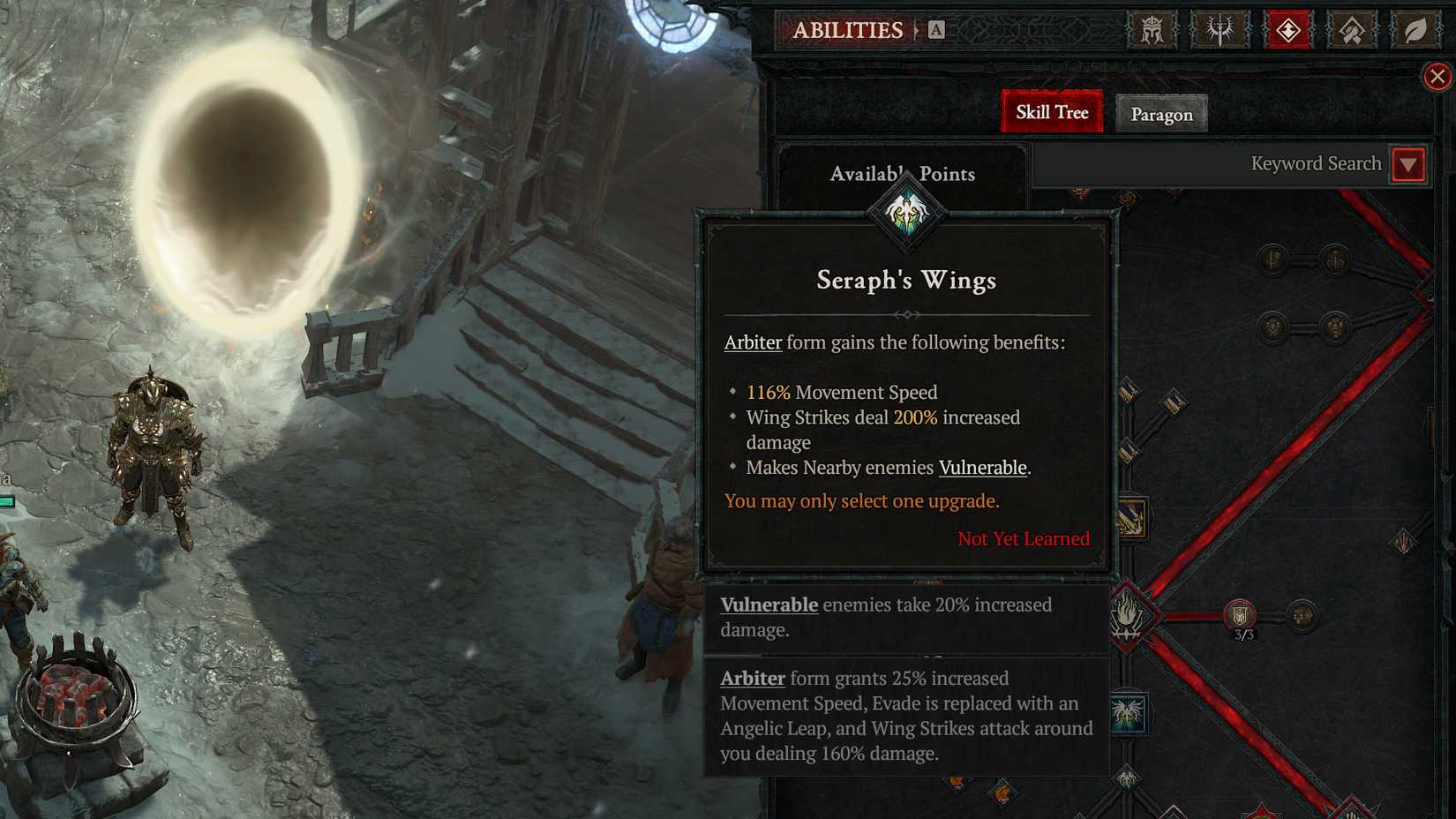Viewport: 1456px width, 819px height.
Task: Switch to the Paragon tab
Action: click(x=1161, y=114)
